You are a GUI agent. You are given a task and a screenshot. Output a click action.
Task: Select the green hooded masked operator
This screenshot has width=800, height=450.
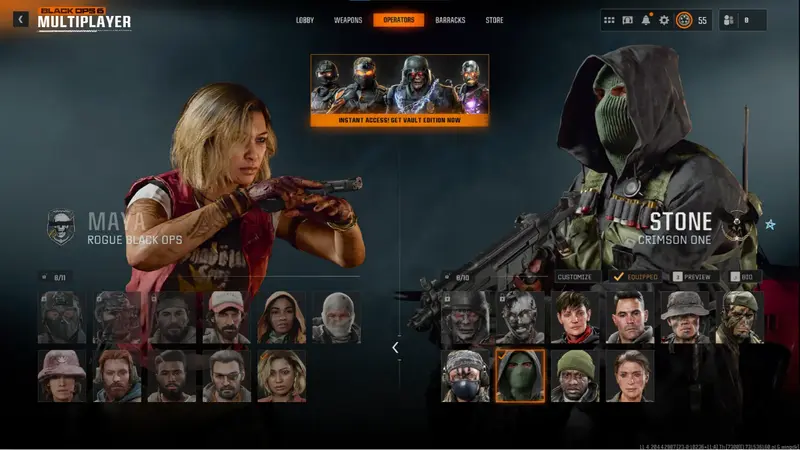pyautogui.click(x=520, y=375)
